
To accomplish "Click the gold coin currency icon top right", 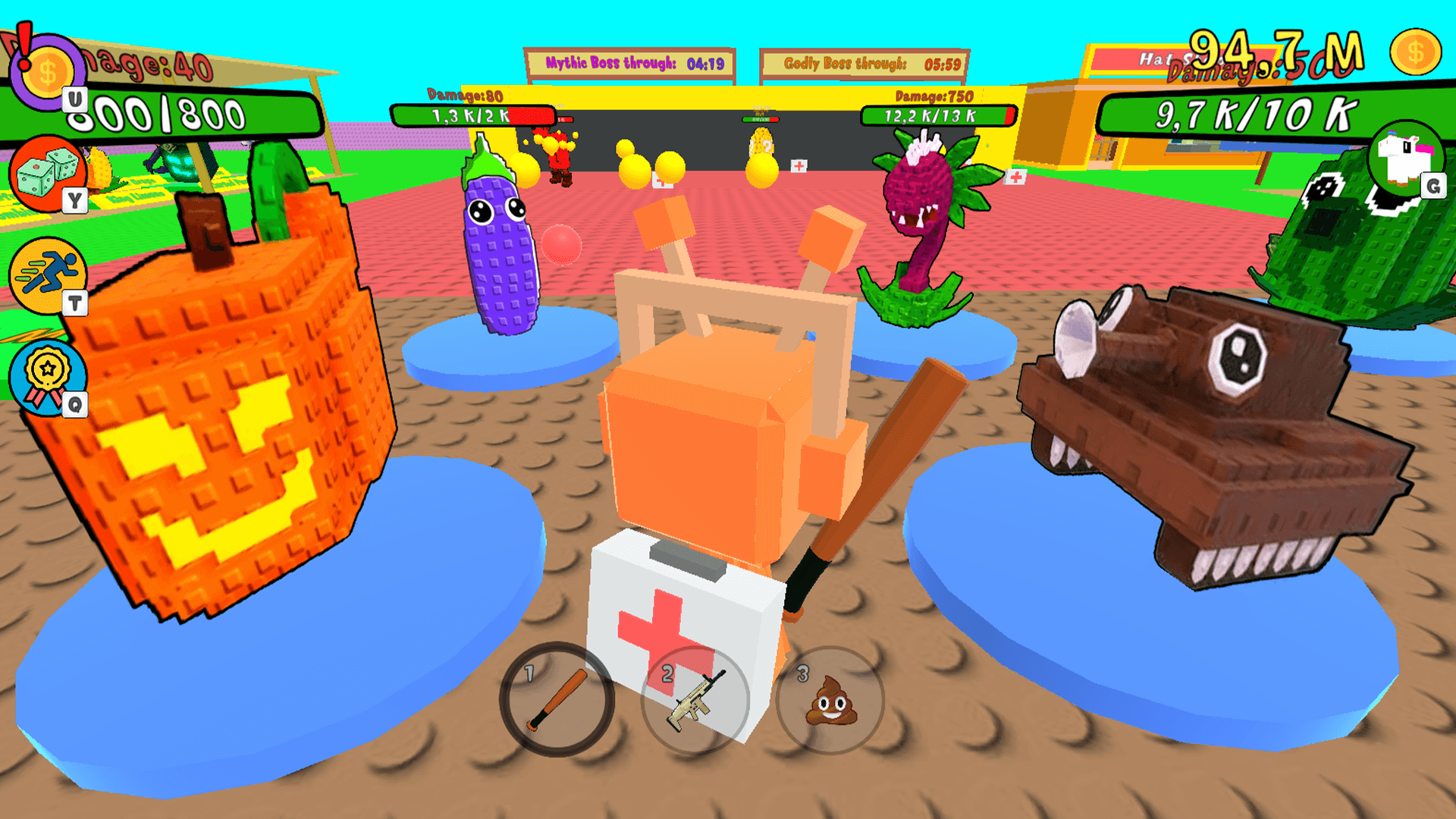I will pyautogui.click(x=1415, y=52).
